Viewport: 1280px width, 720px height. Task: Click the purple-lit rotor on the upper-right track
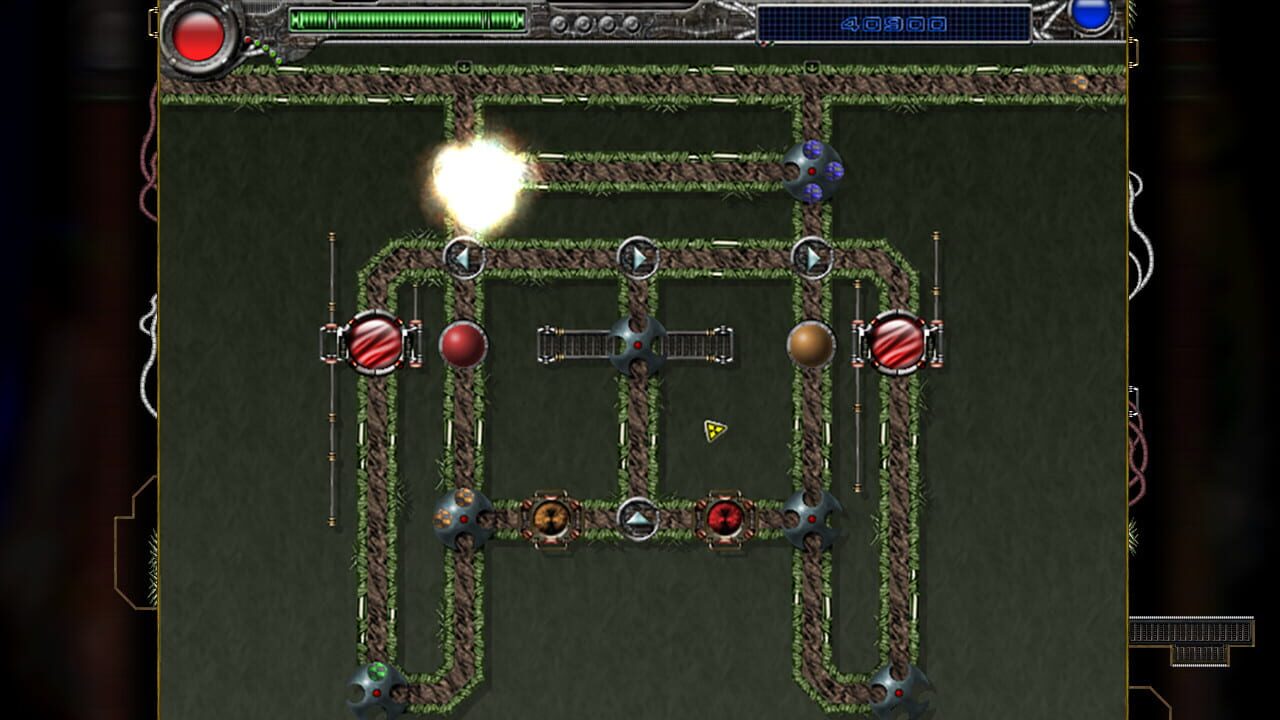pos(812,172)
